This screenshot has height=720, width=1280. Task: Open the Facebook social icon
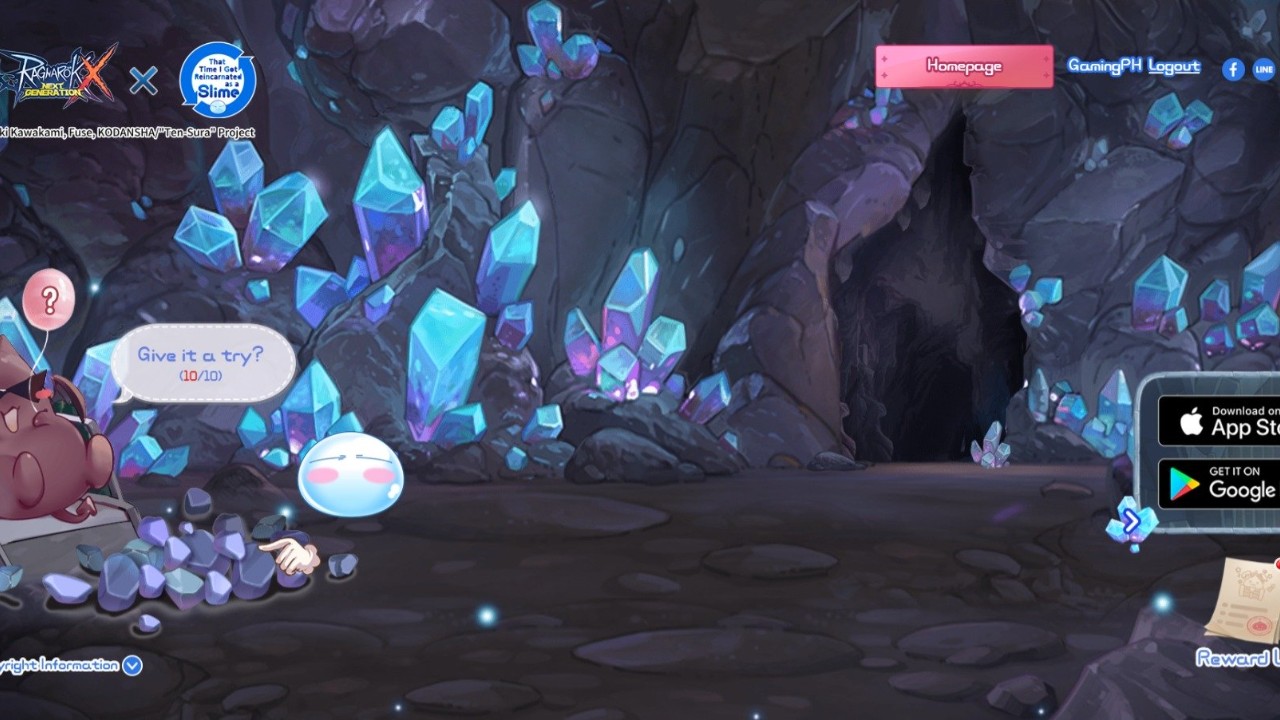click(x=1232, y=68)
